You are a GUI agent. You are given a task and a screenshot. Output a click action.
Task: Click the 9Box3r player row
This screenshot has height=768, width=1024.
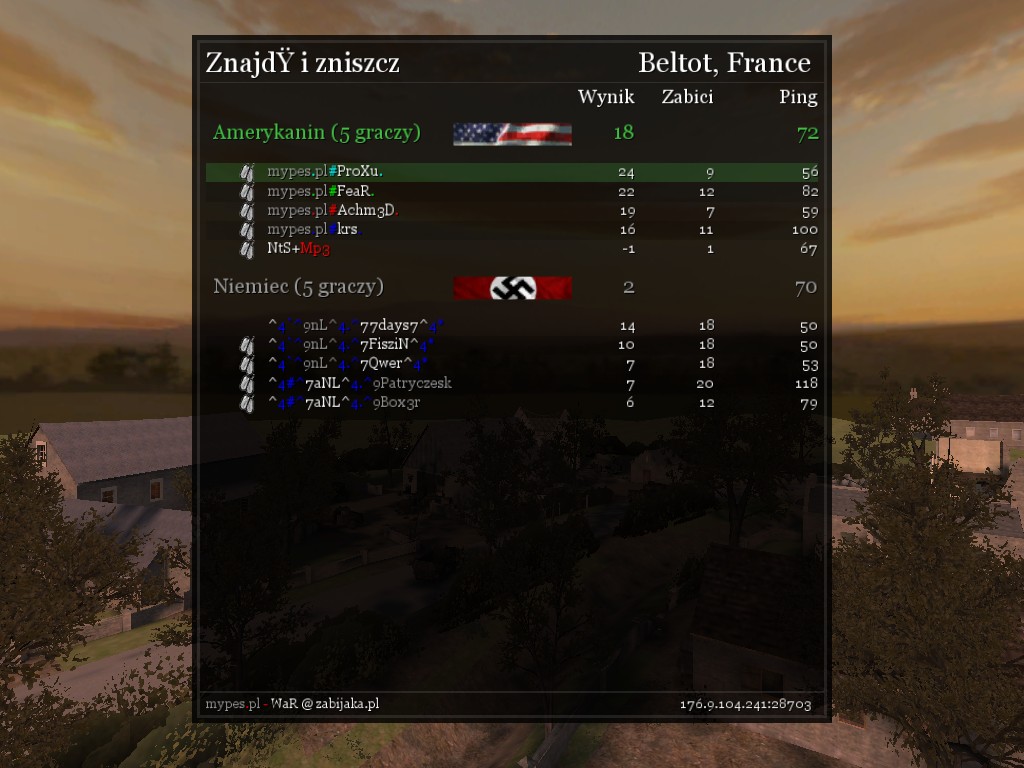coord(512,402)
